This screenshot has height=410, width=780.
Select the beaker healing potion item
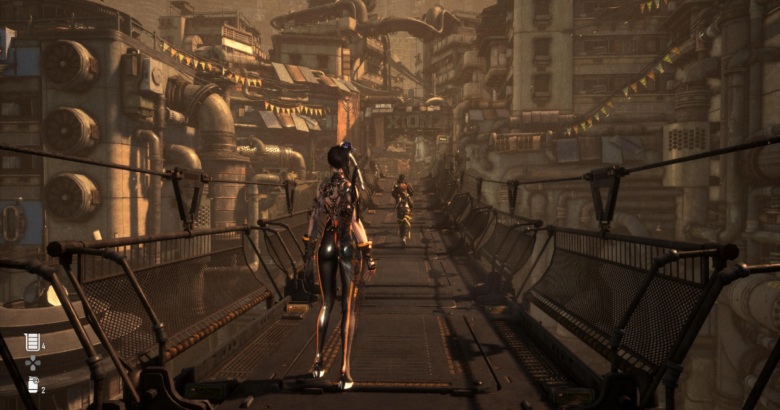click(x=33, y=342)
